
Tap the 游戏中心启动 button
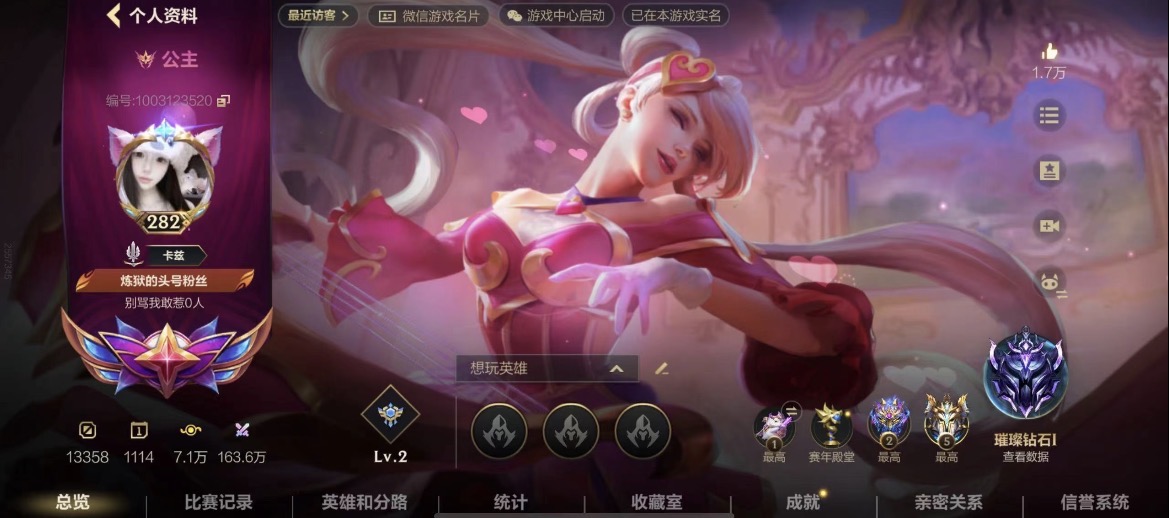[555, 16]
